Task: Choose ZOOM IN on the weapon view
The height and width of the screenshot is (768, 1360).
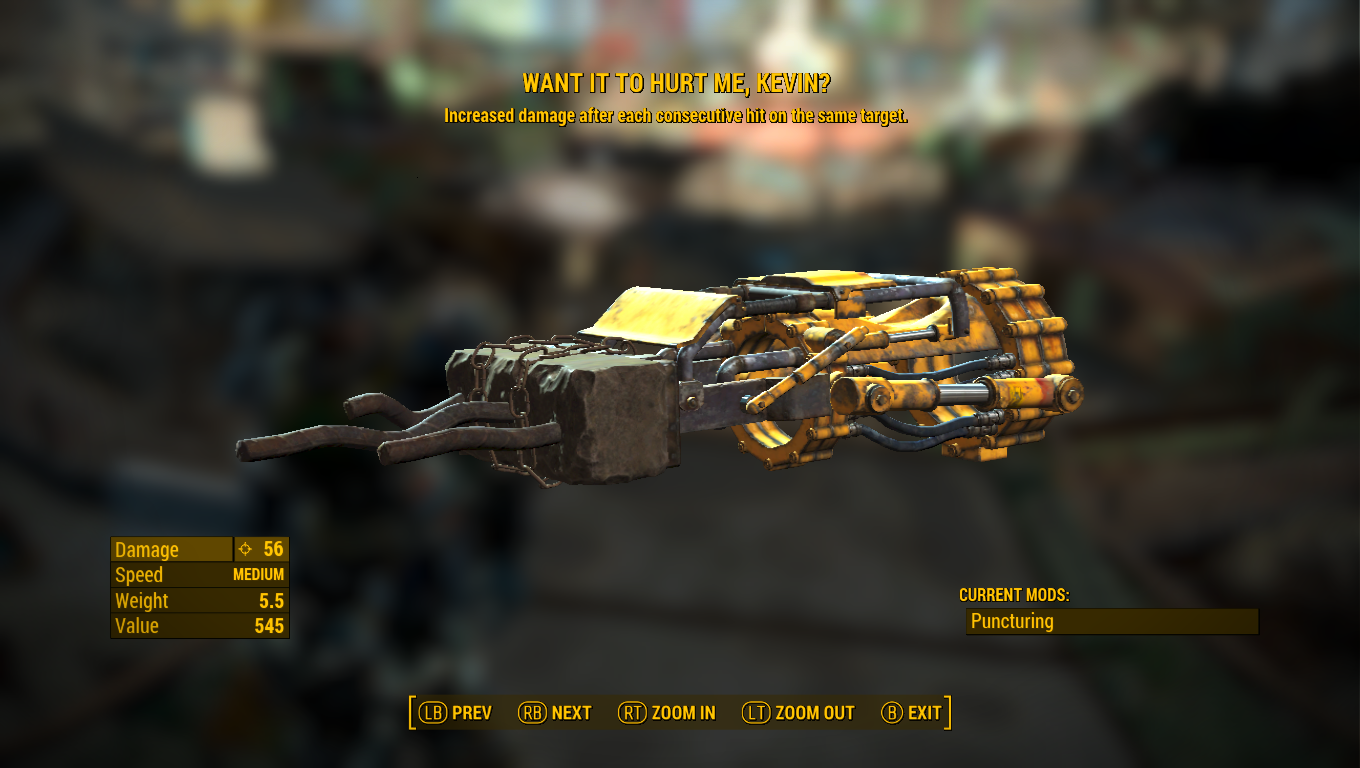Action: pyautogui.click(x=667, y=713)
